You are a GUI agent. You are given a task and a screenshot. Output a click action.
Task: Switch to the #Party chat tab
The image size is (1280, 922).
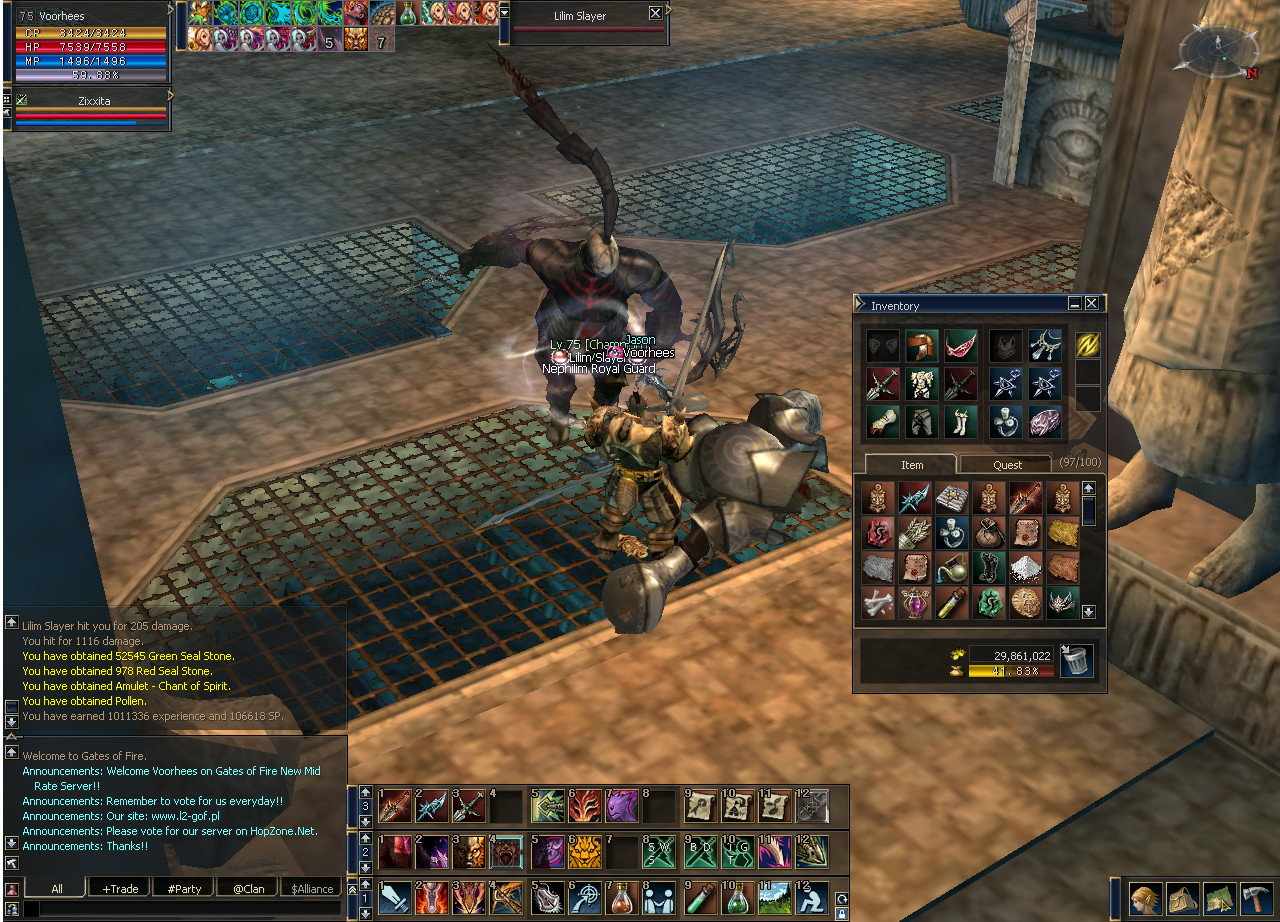click(x=184, y=888)
